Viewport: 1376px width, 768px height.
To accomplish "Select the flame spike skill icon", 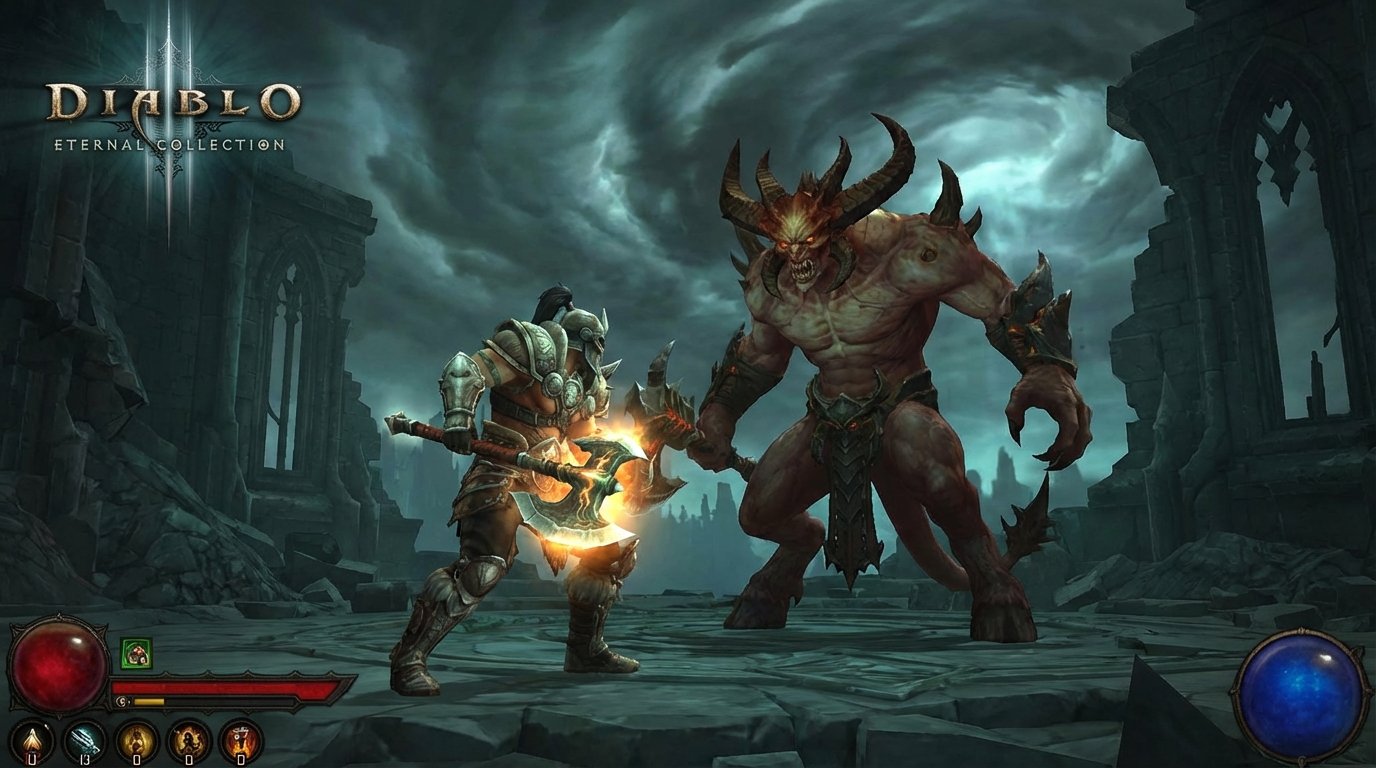I will (x=31, y=740).
